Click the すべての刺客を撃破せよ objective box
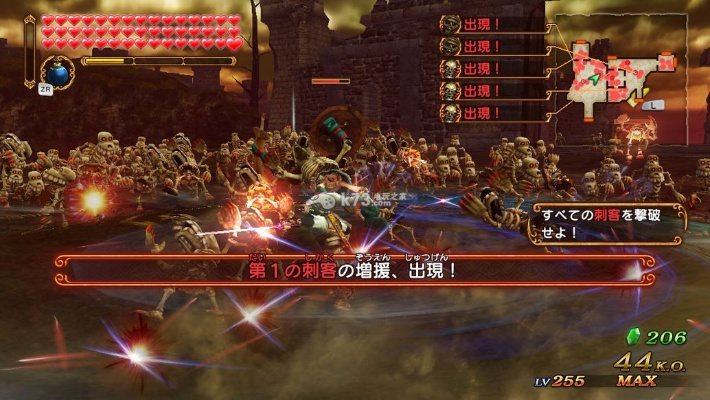Viewport: 710px width, 400px height. click(x=607, y=224)
